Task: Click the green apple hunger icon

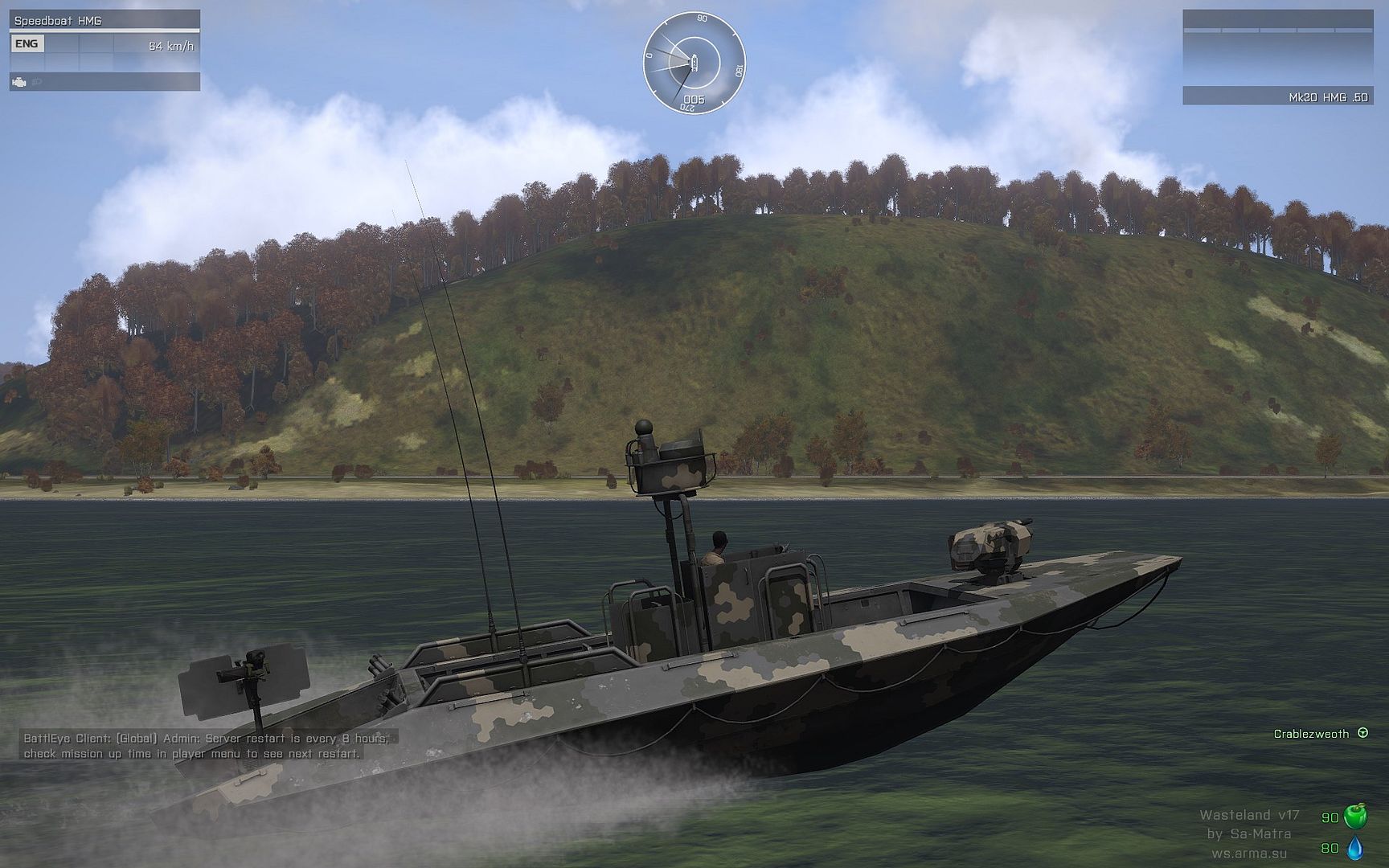Action: coord(1355,815)
